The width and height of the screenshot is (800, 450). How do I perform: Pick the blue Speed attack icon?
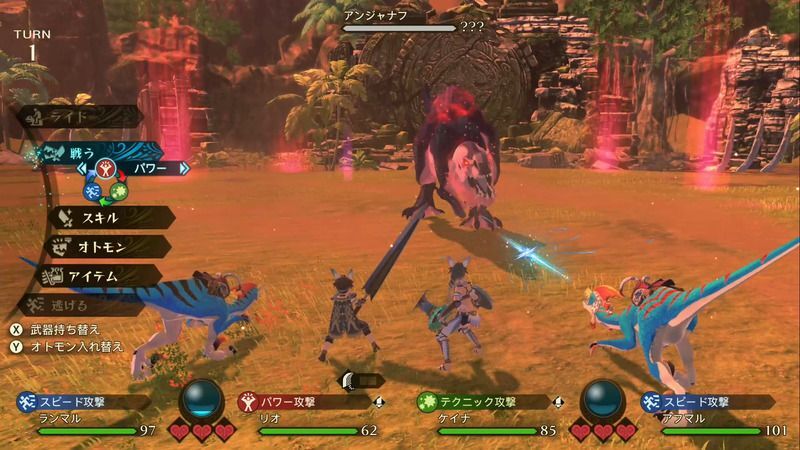tap(92, 190)
